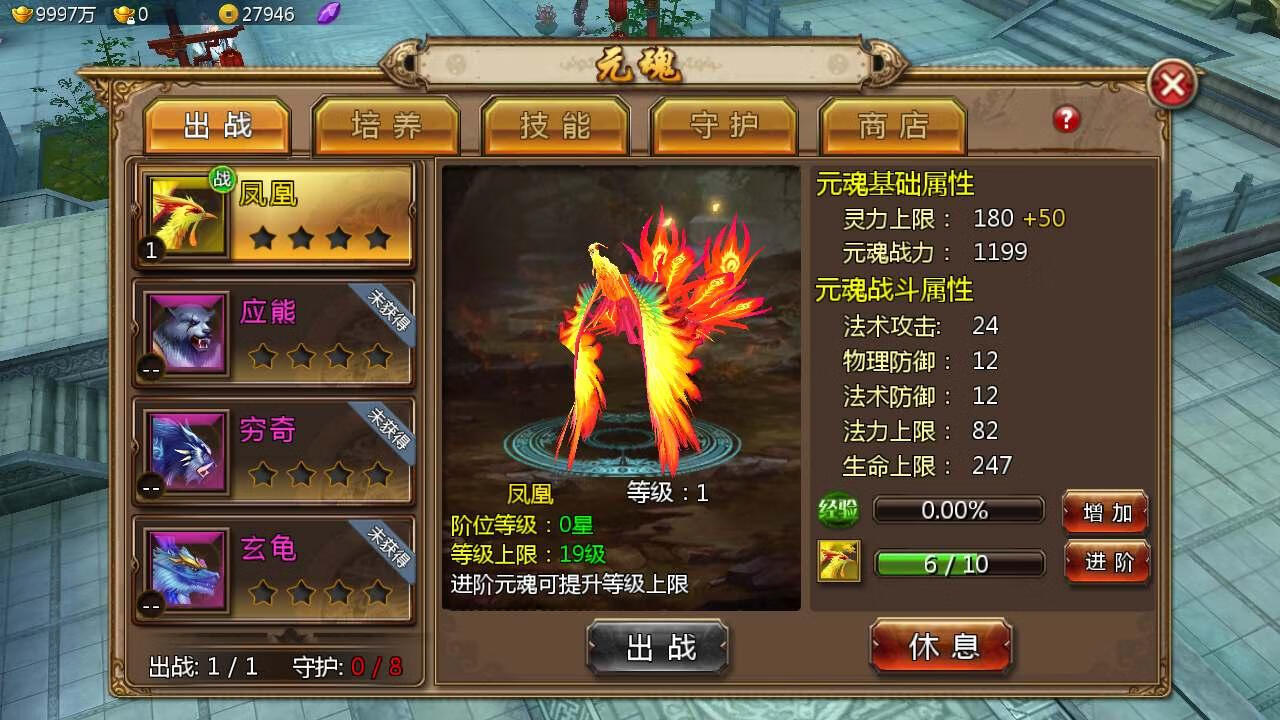Deploy the soul with bottom 出战 button
The width and height of the screenshot is (1280, 720).
658,647
